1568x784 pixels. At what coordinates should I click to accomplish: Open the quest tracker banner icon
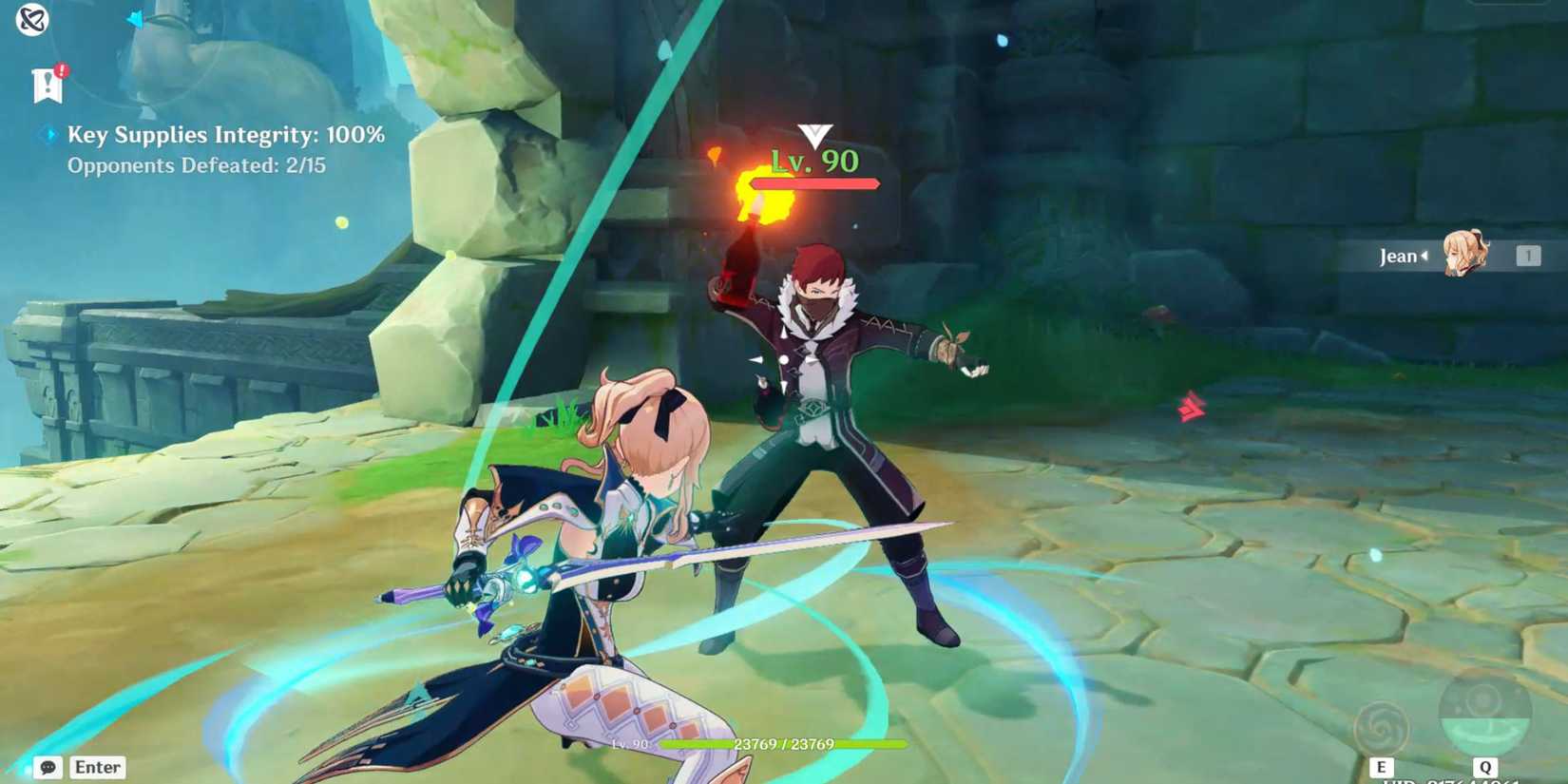pyautogui.click(x=48, y=86)
